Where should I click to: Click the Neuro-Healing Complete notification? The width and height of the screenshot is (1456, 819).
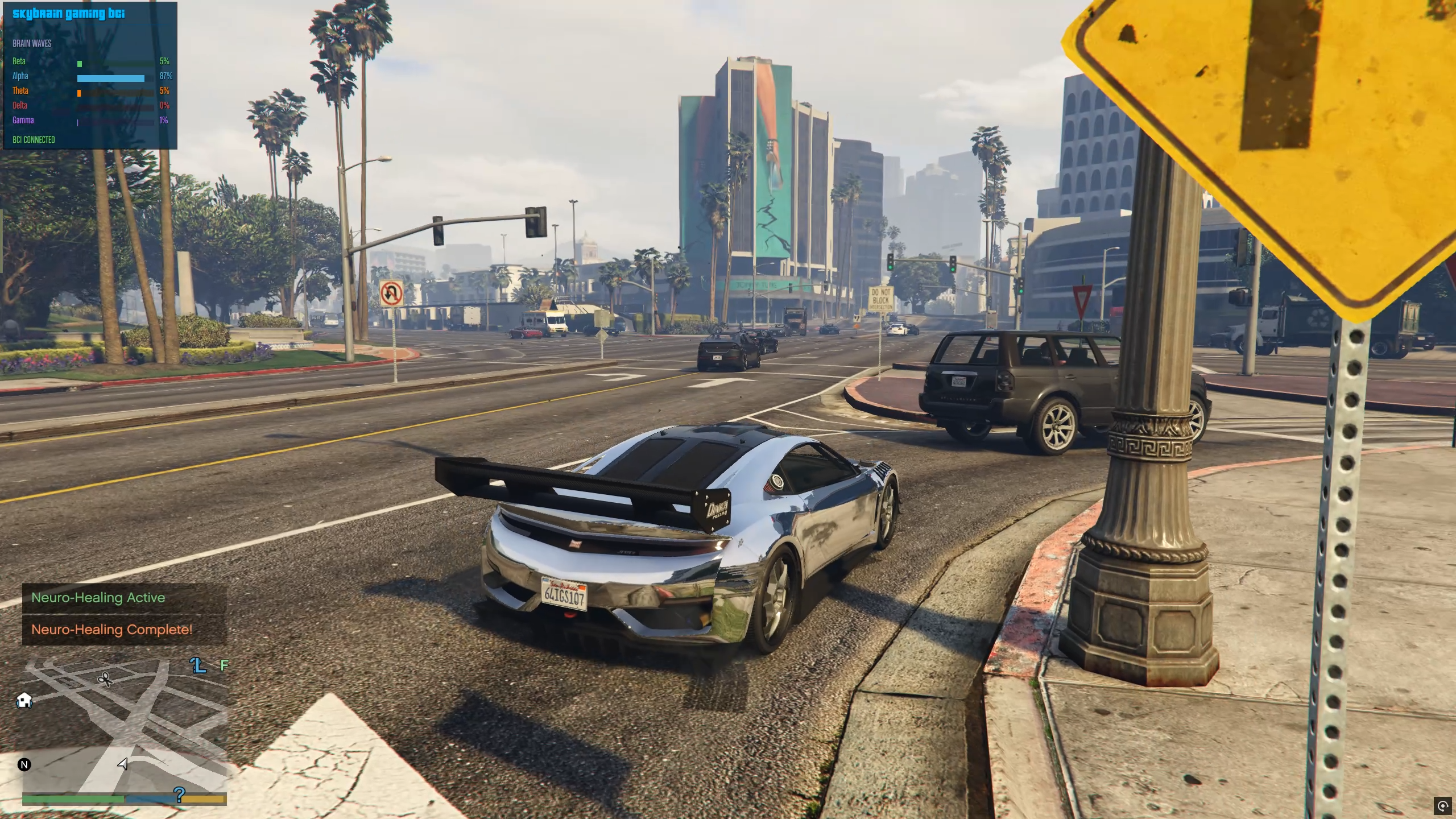[112, 630]
